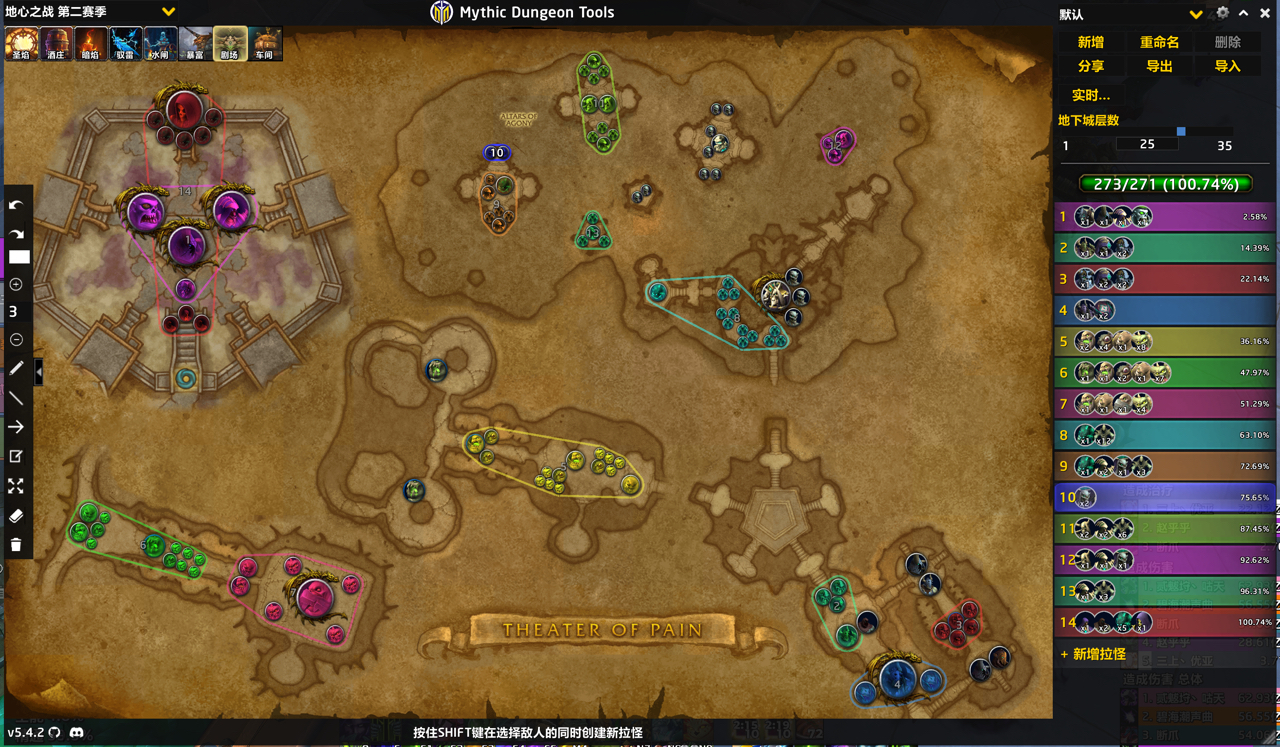Viewport: 1280px width, 747px height.
Task: Select the pencil freehand drawing tool
Action: point(17,368)
